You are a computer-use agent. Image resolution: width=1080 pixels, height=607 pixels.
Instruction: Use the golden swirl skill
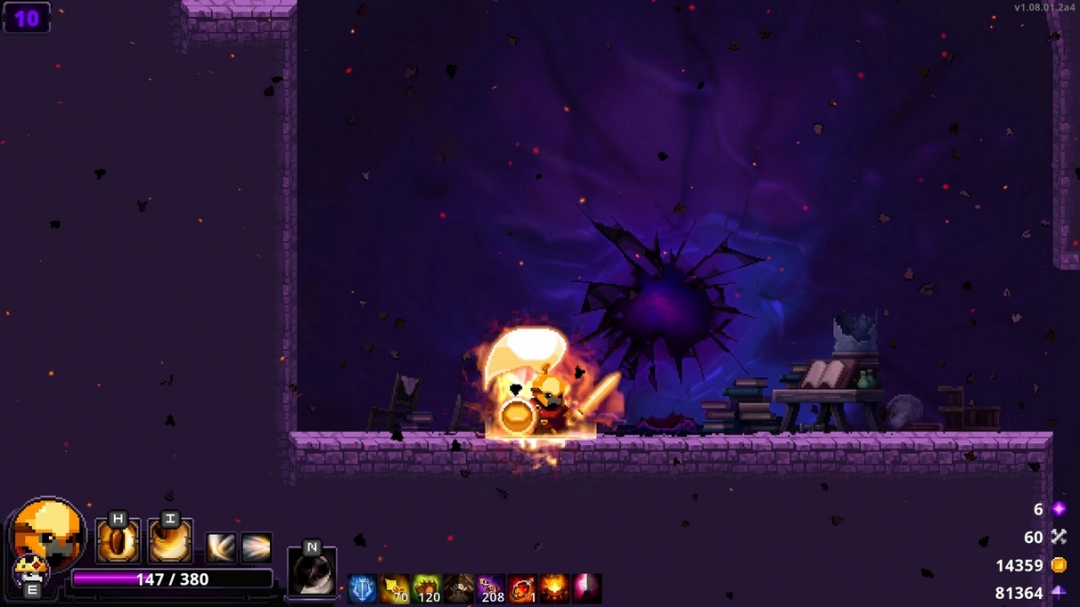click(x=170, y=541)
